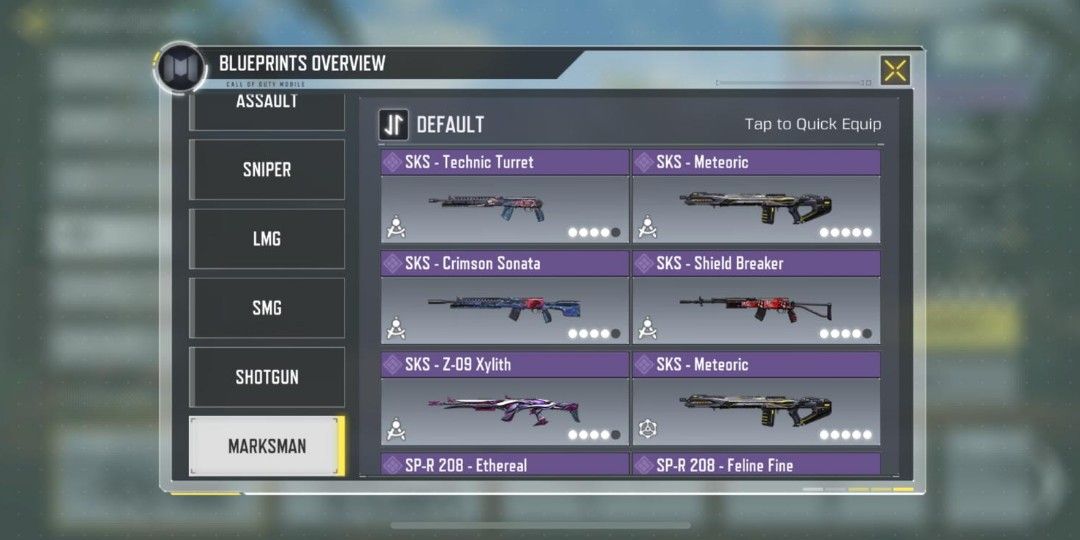This screenshot has width=1080, height=540.
Task: Open the SMG blueprint category
Action: tap(267, 308)
